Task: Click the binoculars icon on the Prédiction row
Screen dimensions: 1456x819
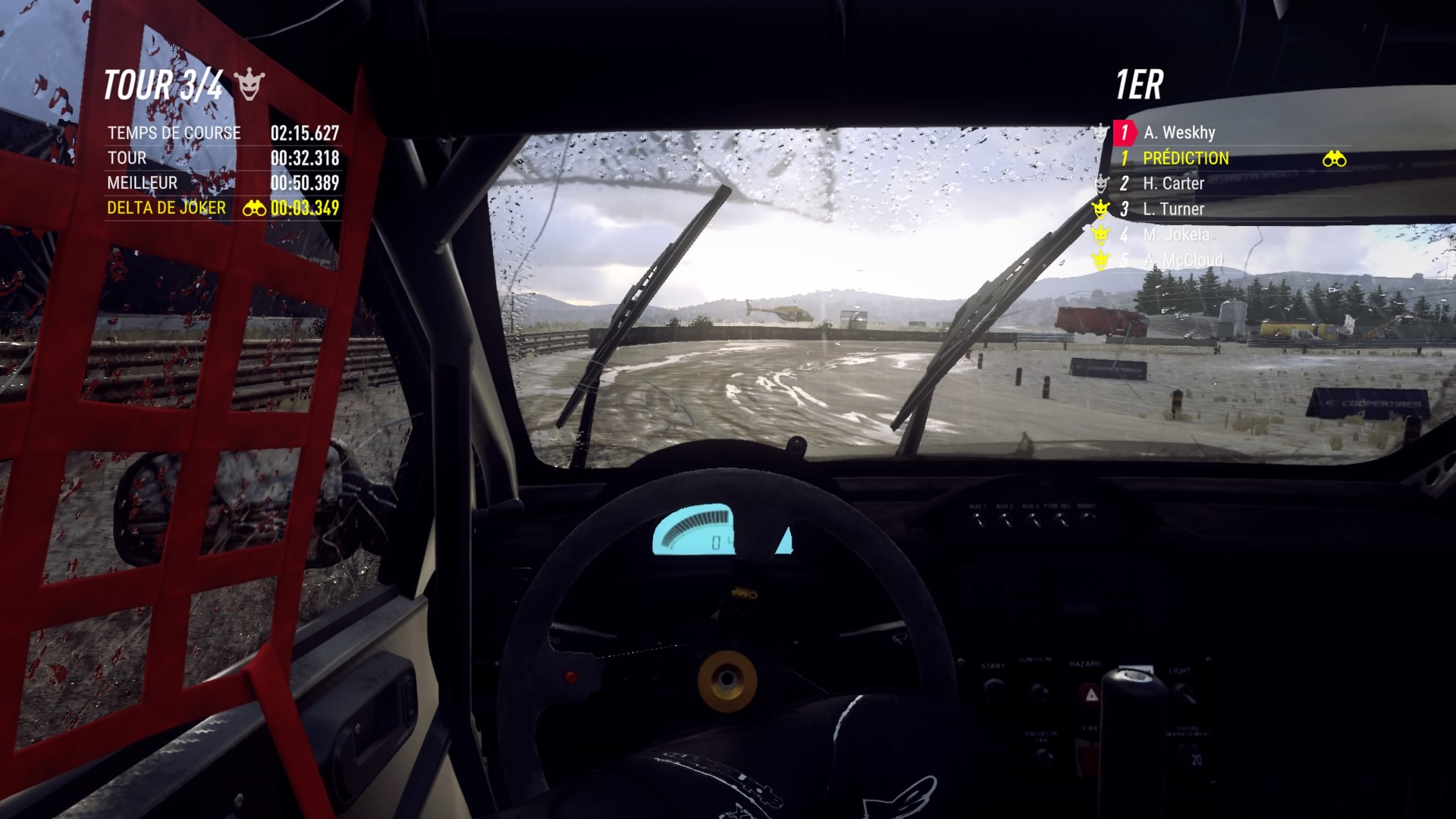Action: 1334,159
